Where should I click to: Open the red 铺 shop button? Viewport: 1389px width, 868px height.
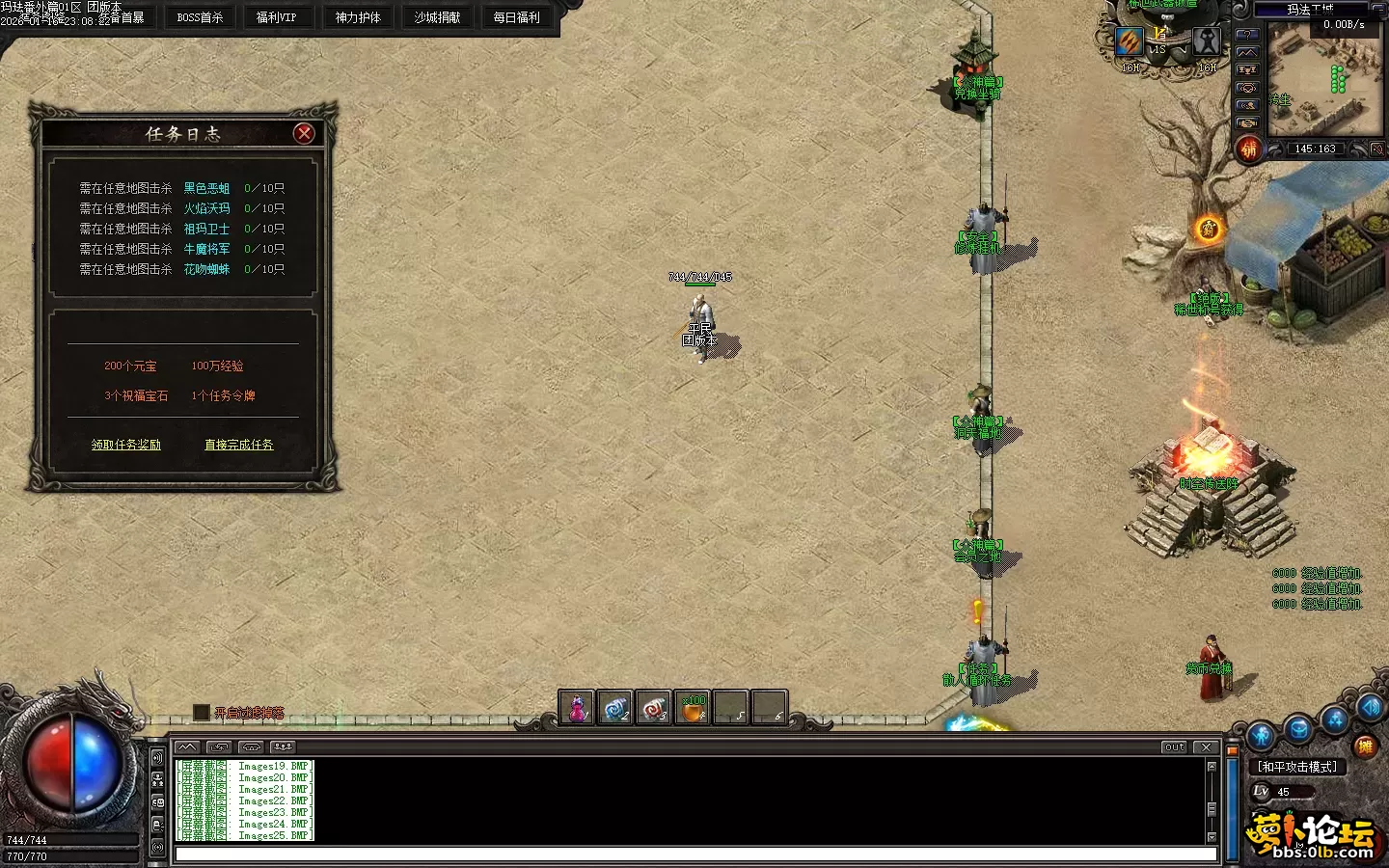(x=1249, y=149)
